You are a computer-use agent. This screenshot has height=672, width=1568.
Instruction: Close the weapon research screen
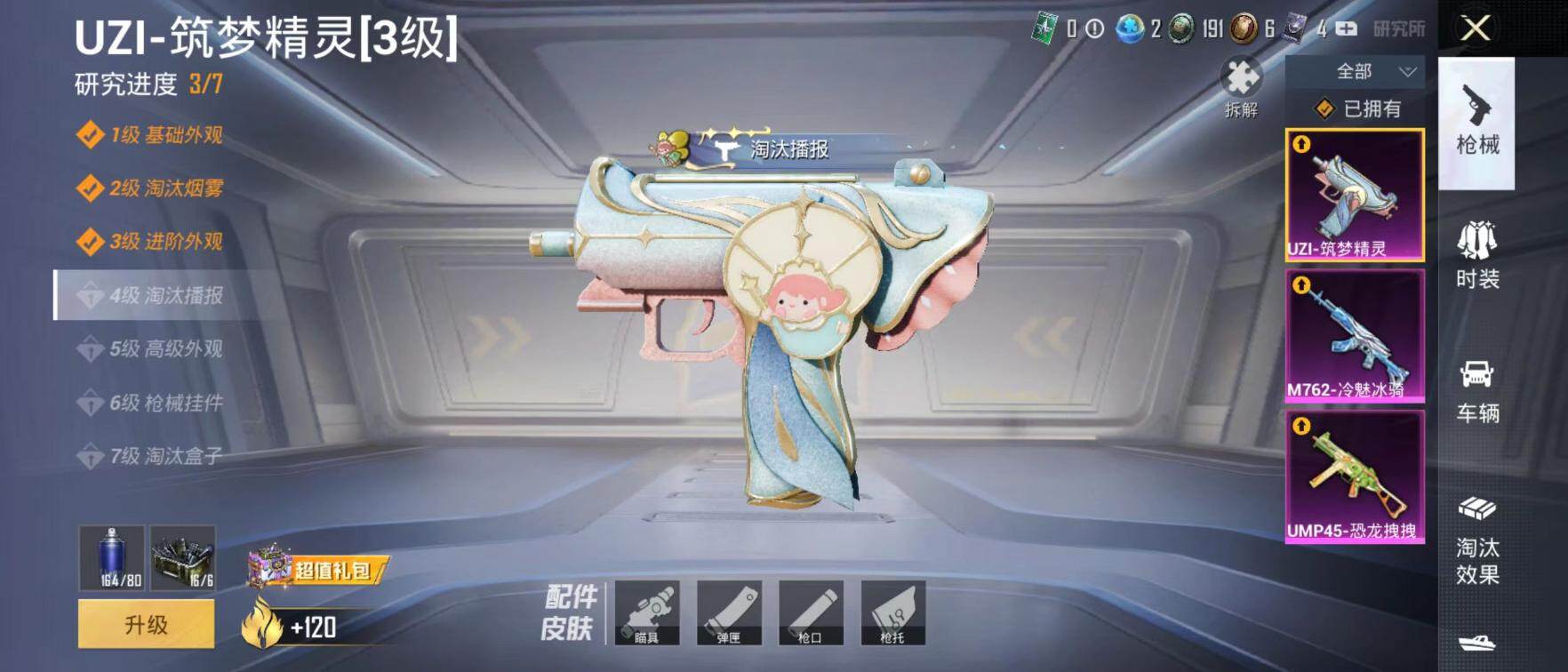point(1476,28)
